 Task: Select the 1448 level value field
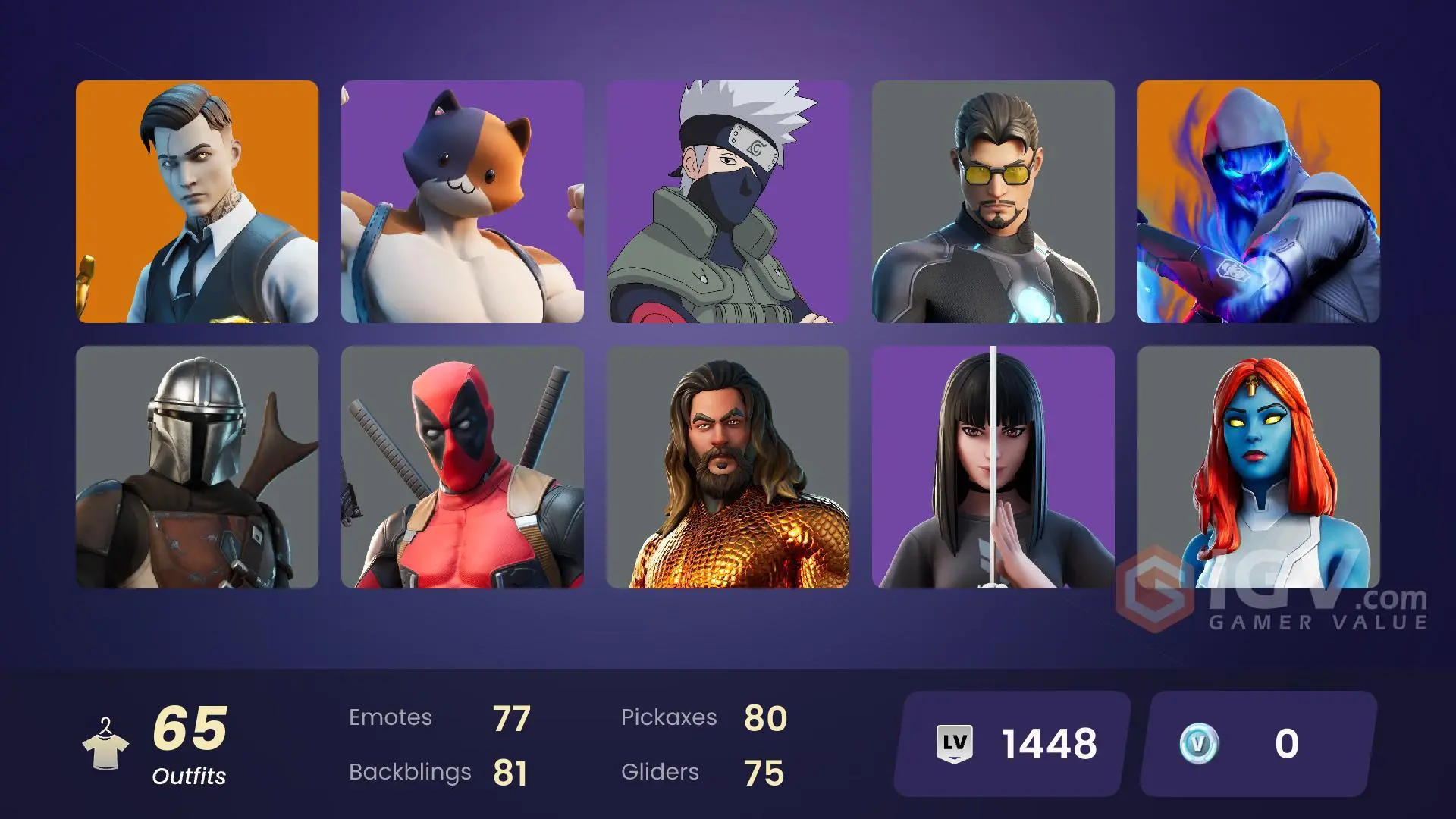tap(1048, 744)
